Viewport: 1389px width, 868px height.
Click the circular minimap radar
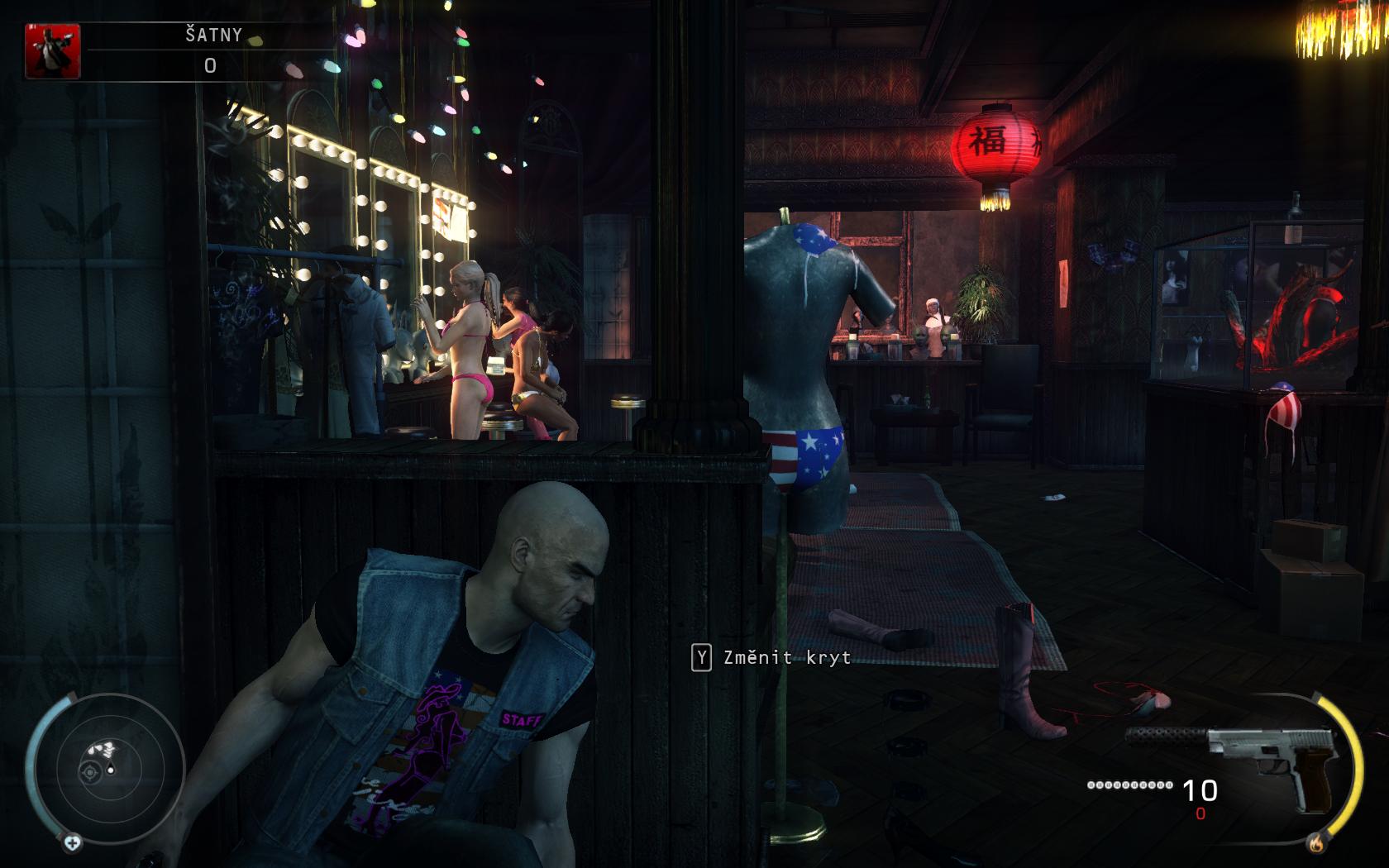point(109,769)
